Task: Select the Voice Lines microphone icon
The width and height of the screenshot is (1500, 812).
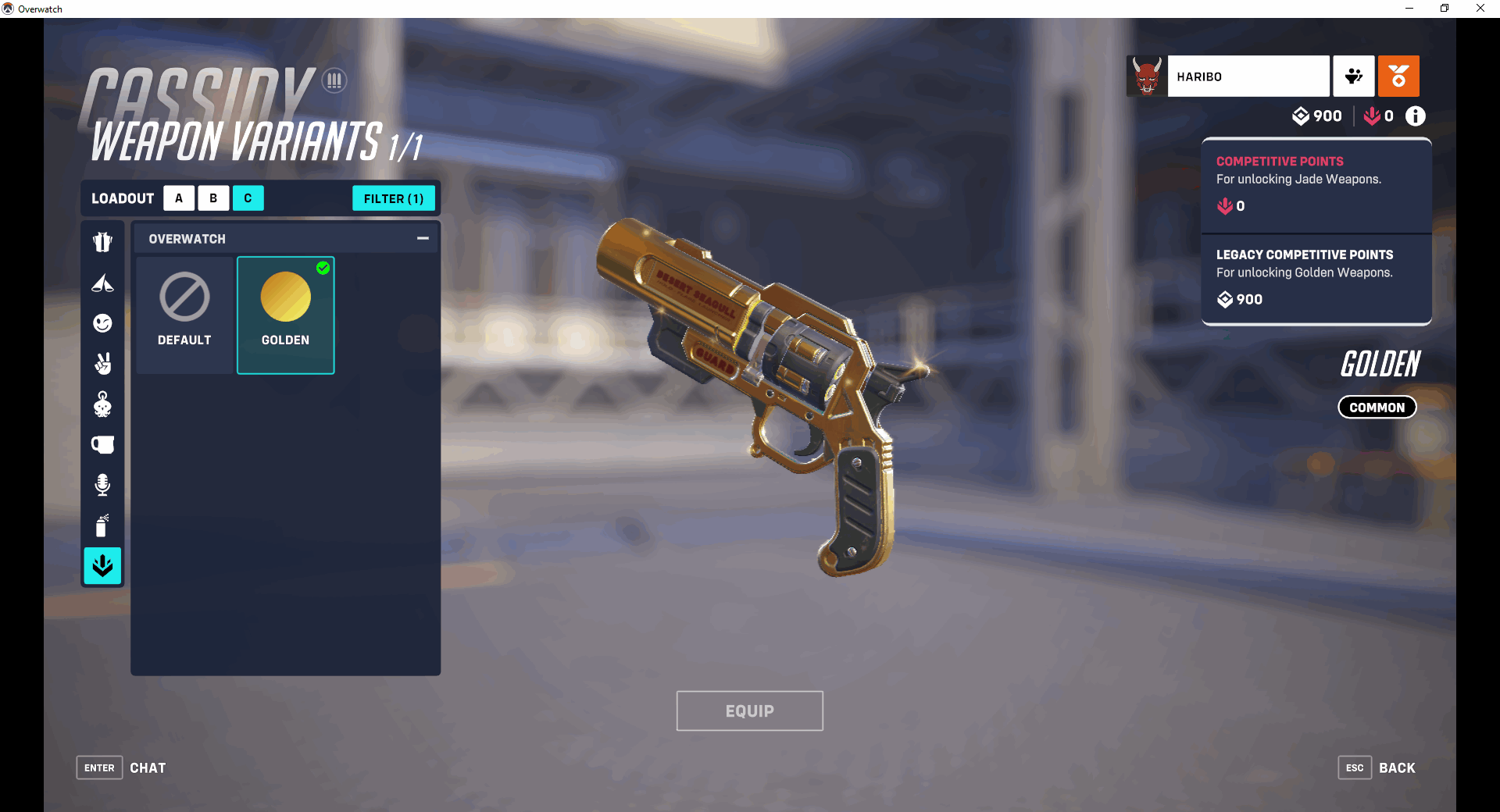Action: point(102,485)
